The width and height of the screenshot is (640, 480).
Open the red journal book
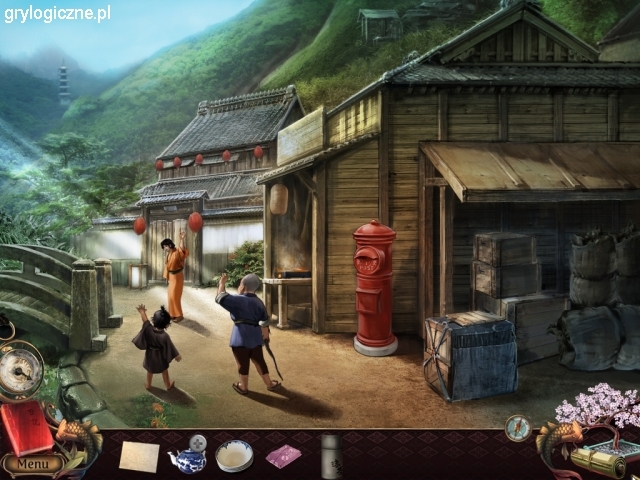pos(27,429)
